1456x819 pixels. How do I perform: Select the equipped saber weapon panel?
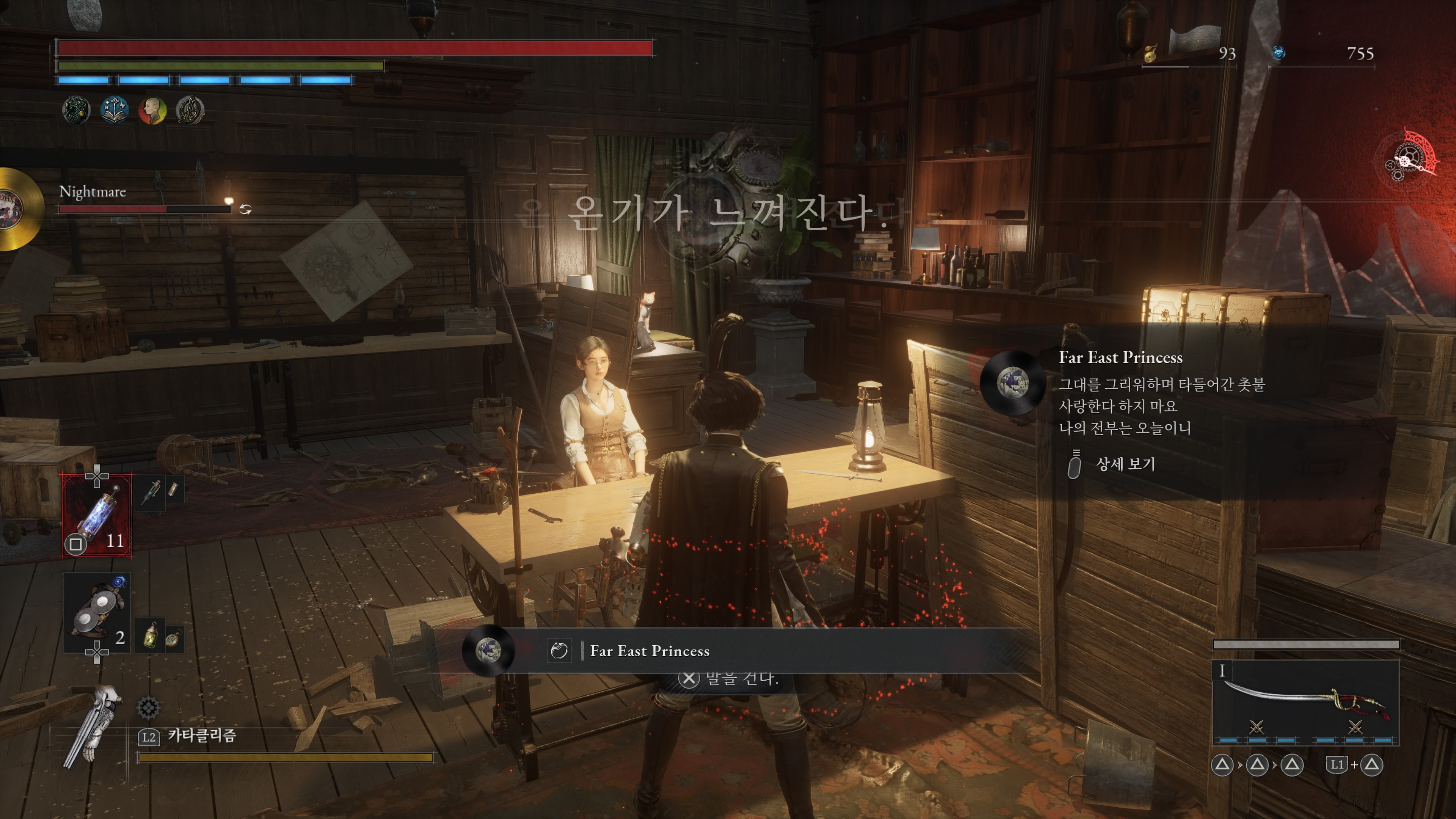click(1305, 701)
